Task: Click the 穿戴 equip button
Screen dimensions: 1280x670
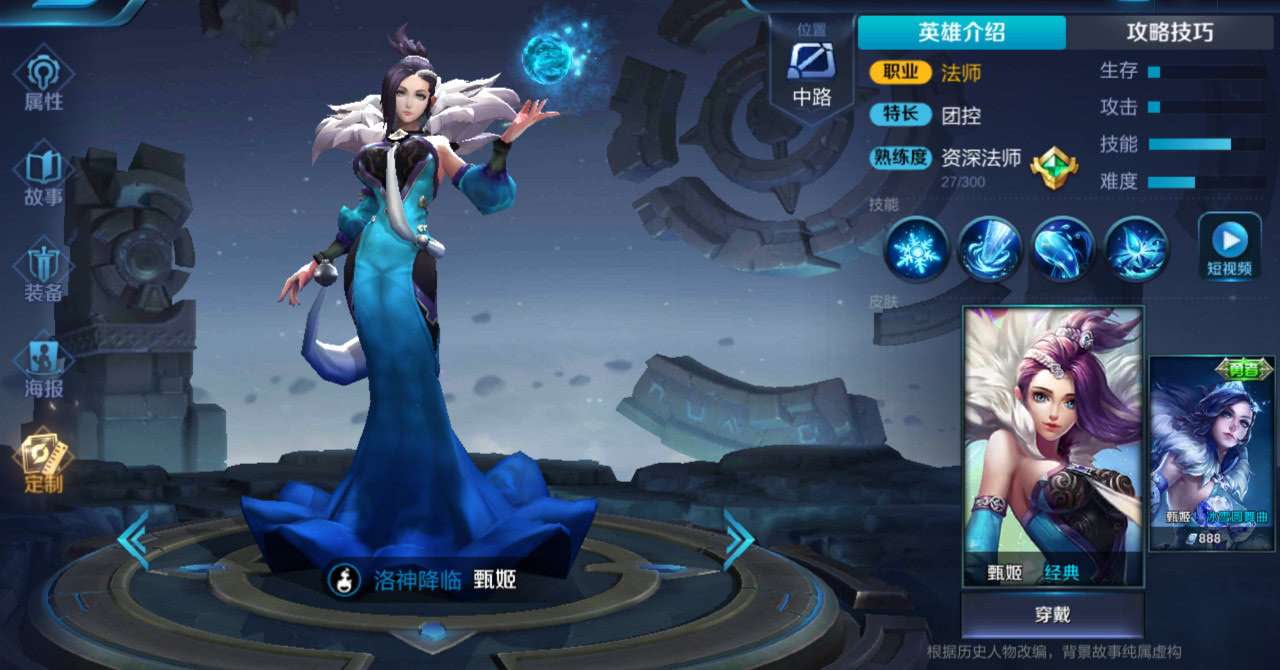Action: (1052, 614)
